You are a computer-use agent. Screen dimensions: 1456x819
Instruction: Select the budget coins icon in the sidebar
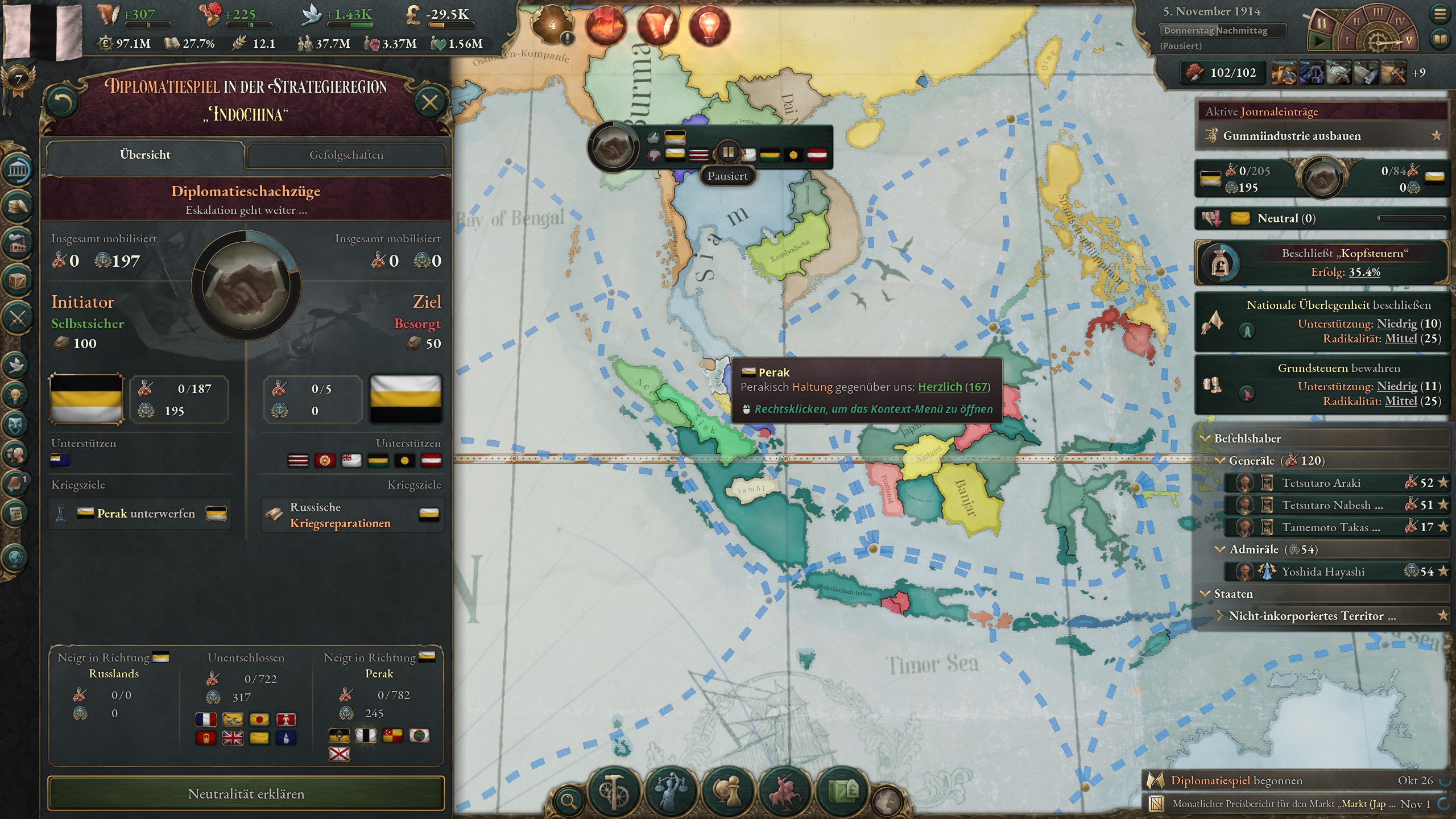pos(17,205)
